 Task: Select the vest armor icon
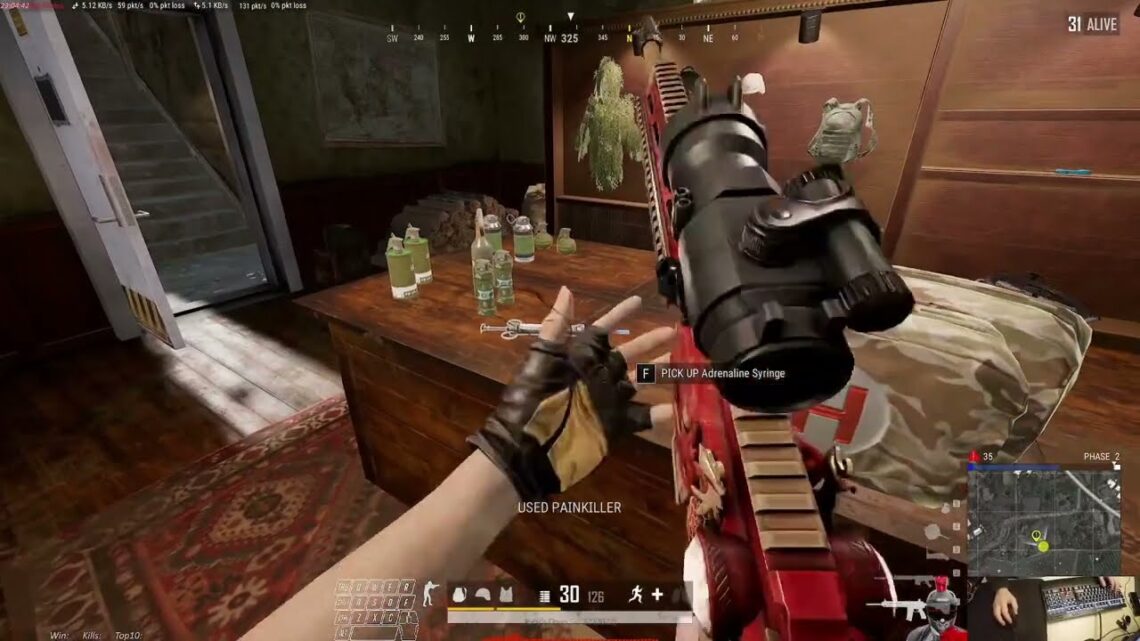(x=506, y=595)
